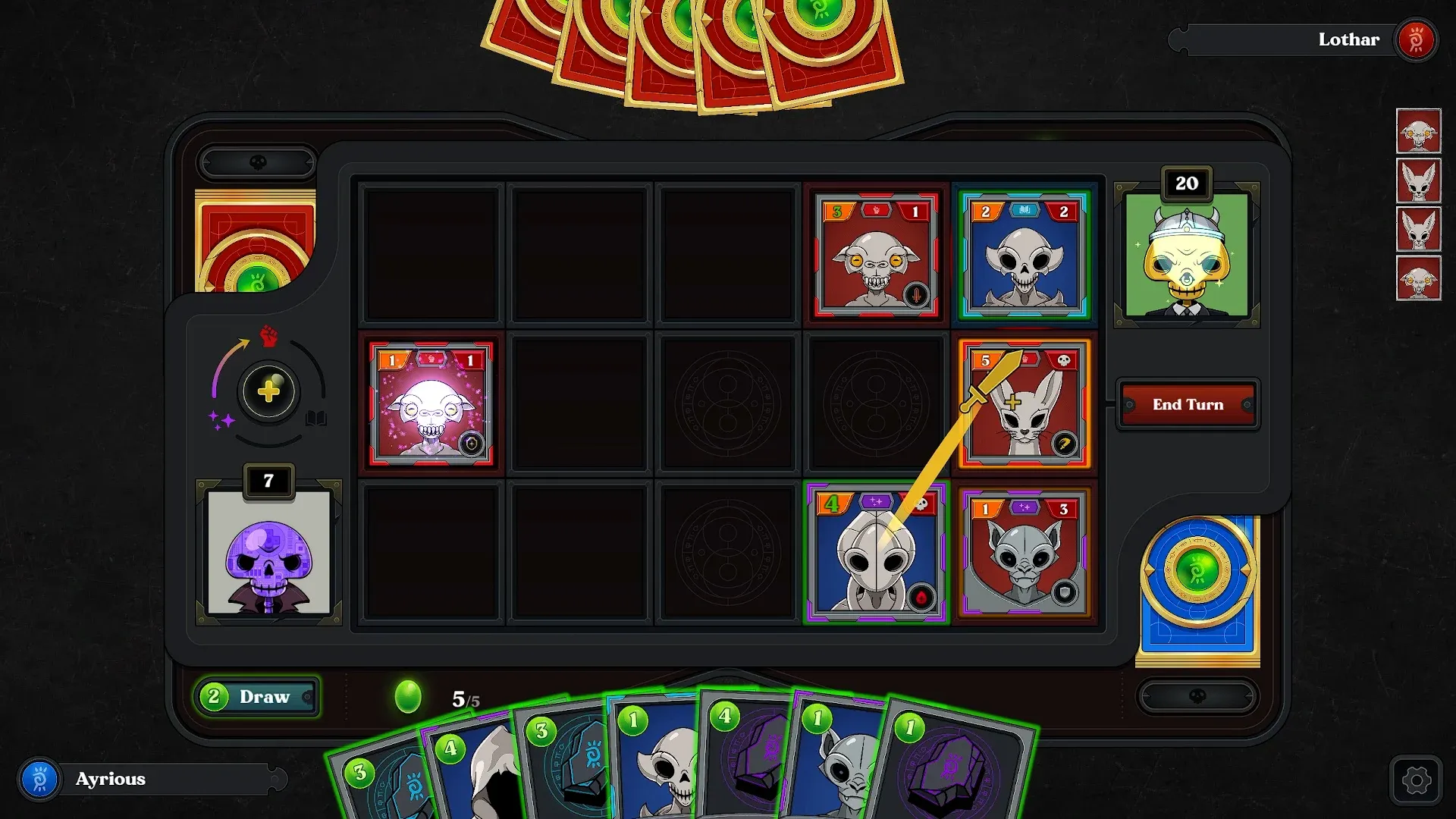Click Lothar's red faction emblem
Screen dimensions: 1456x819
coord(1415,39)
